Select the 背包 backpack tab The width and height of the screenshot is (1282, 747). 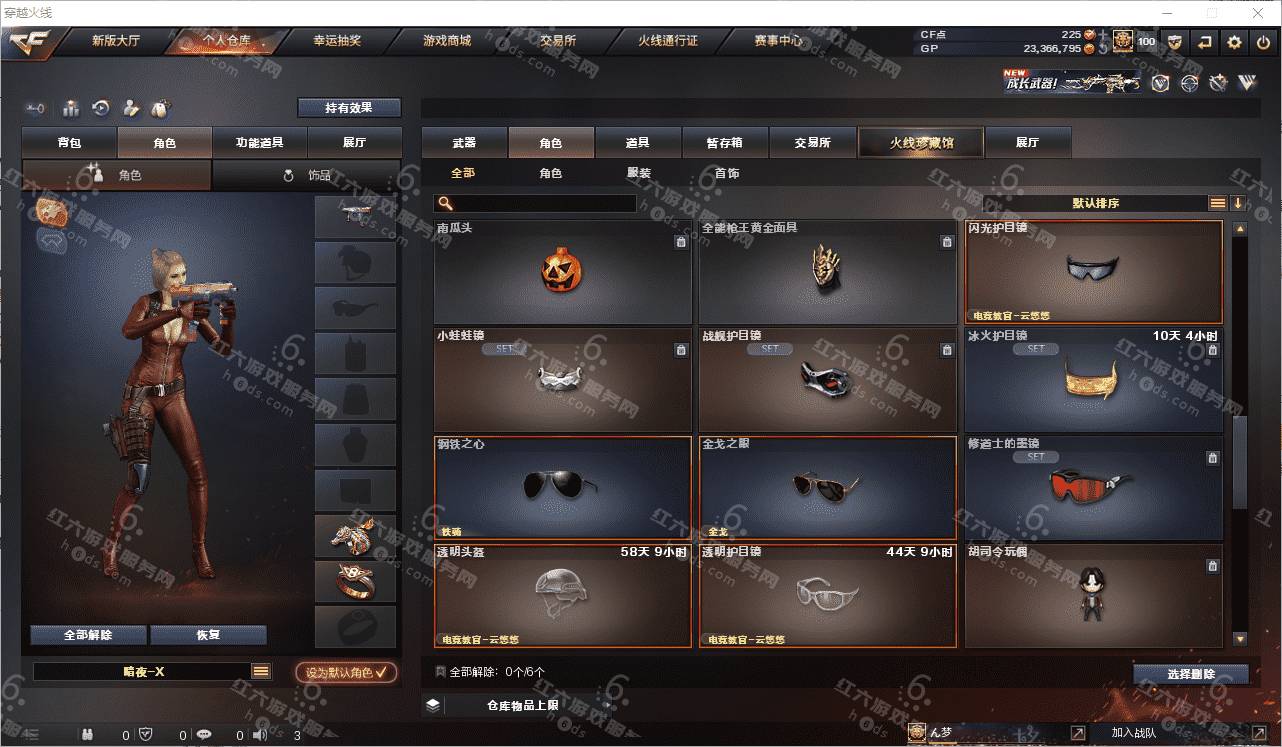click(70, 143)
